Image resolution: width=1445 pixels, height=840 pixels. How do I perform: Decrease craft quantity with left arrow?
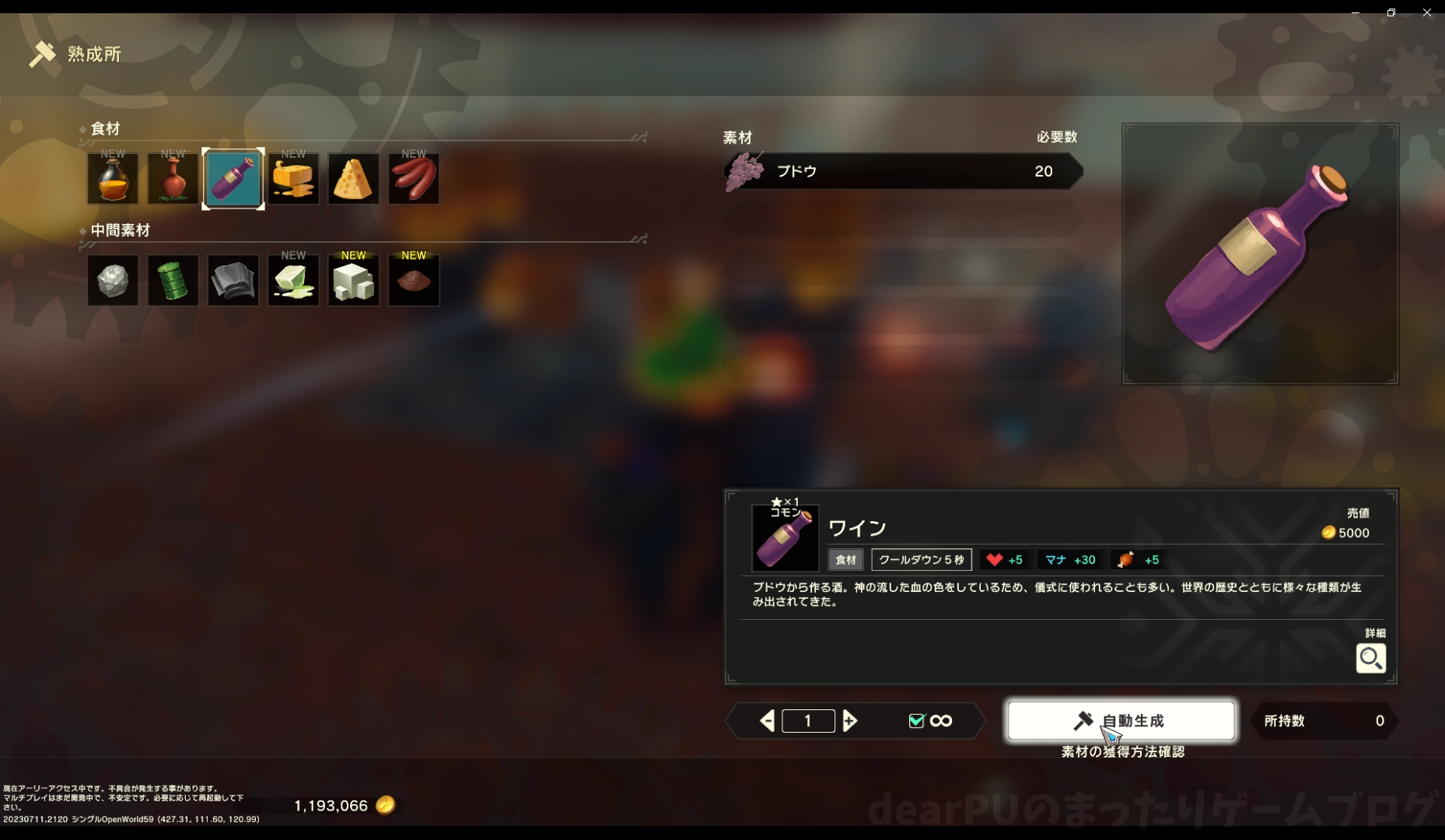pos(767,721)
